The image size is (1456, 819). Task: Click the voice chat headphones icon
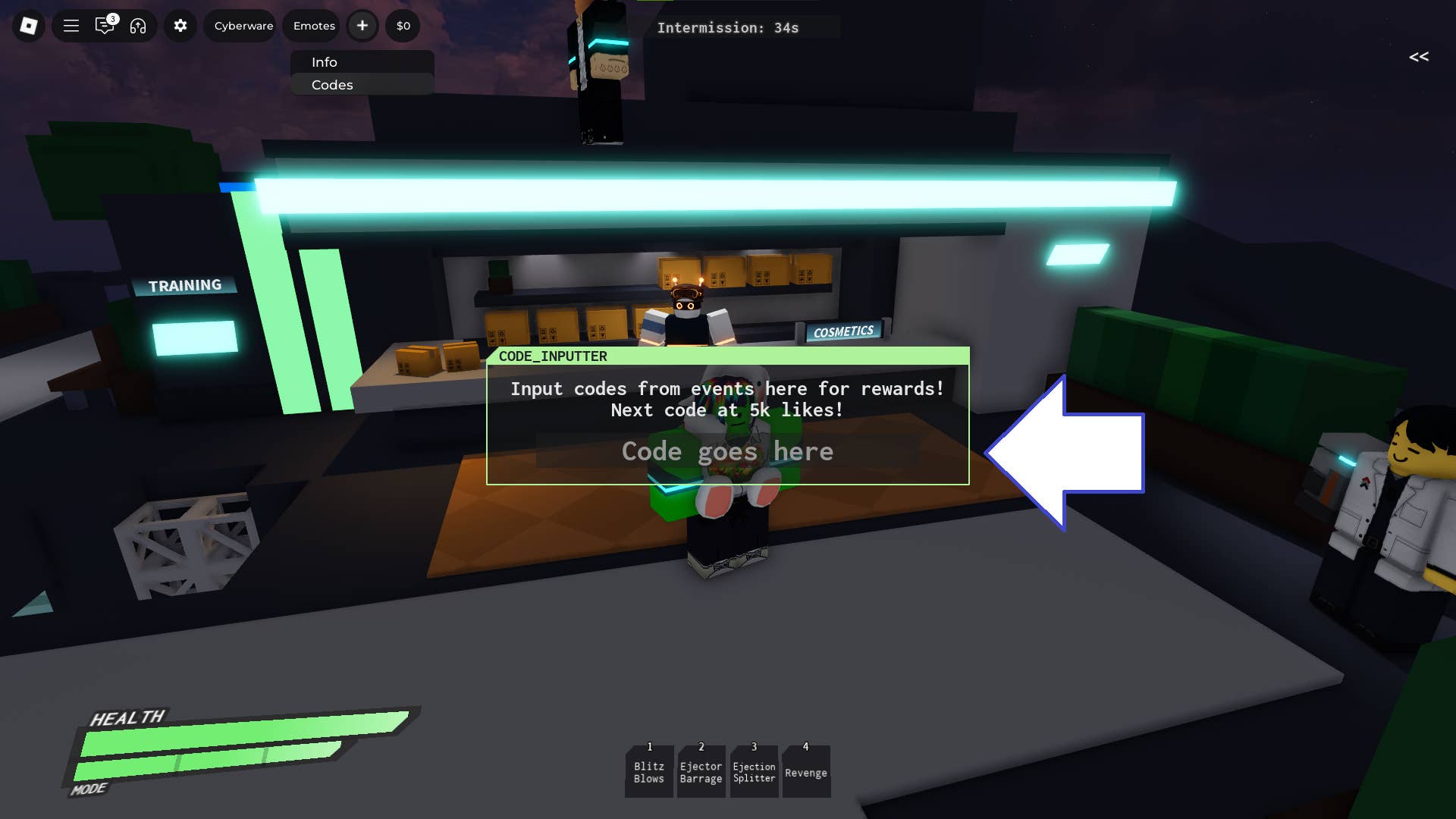coord(138,26)
